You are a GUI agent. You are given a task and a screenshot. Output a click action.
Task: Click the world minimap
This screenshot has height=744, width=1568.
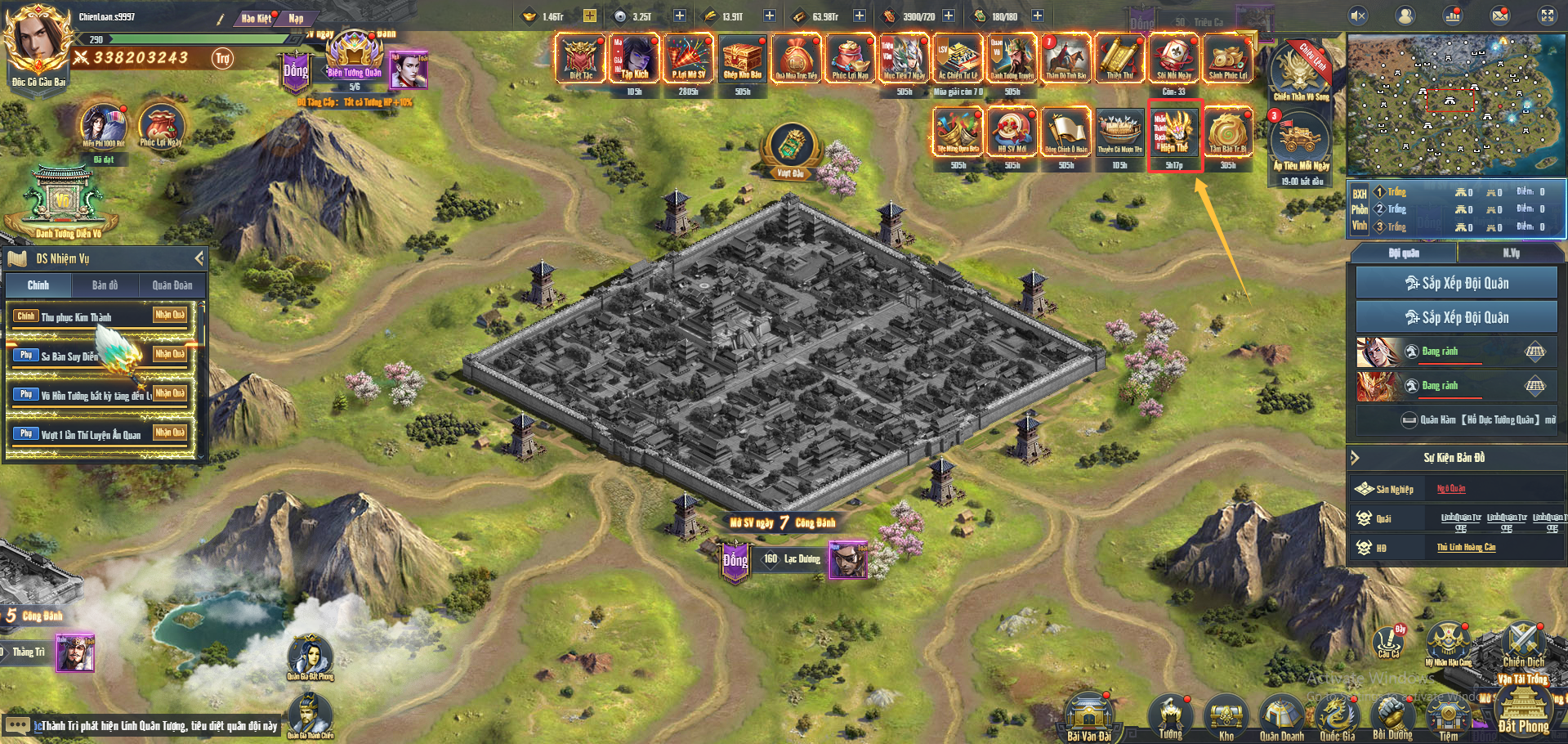coord(1455,105)
